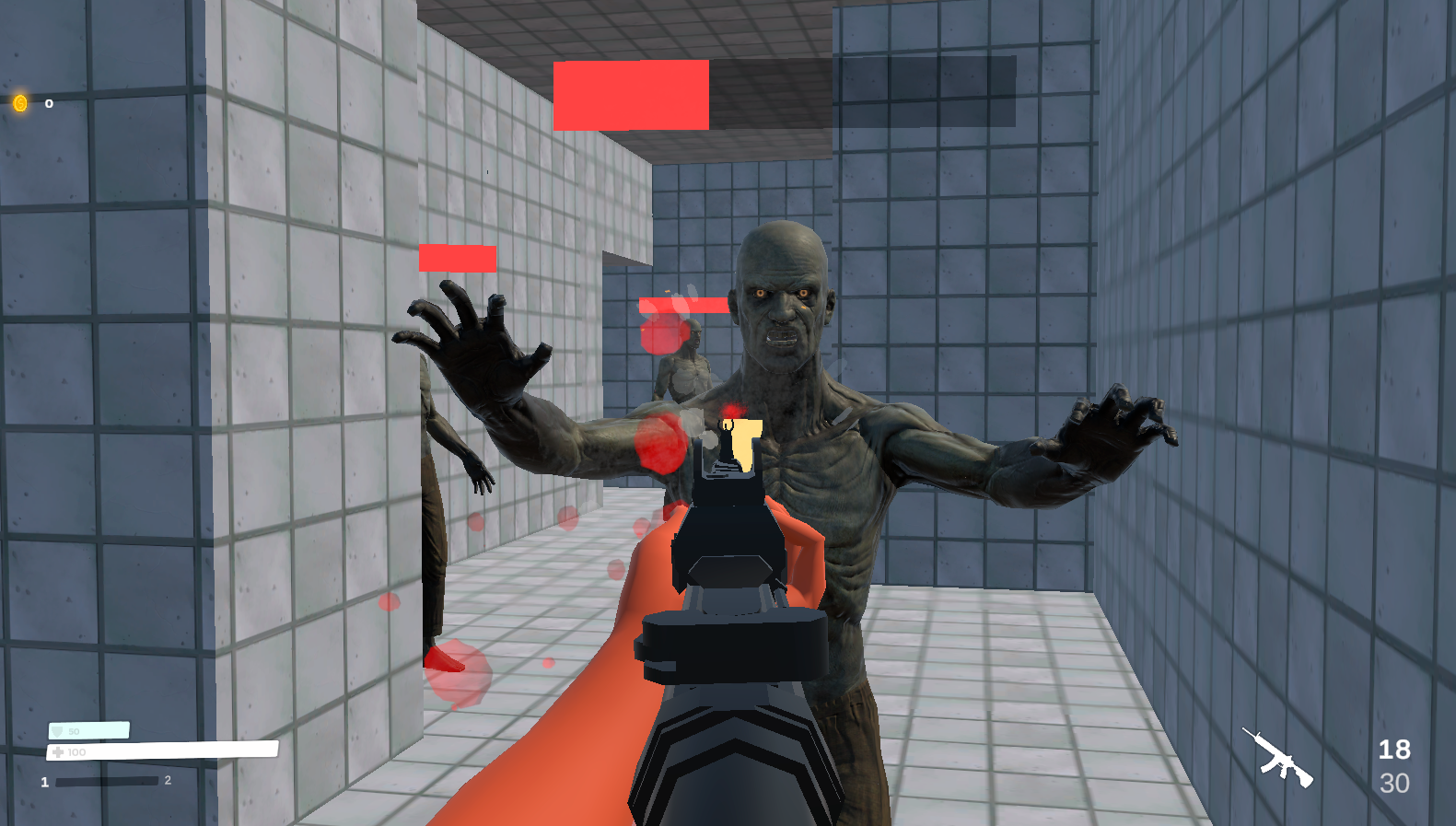Click the weapon switch bar between slots
1456x826 pixels.
click(109, 780)
